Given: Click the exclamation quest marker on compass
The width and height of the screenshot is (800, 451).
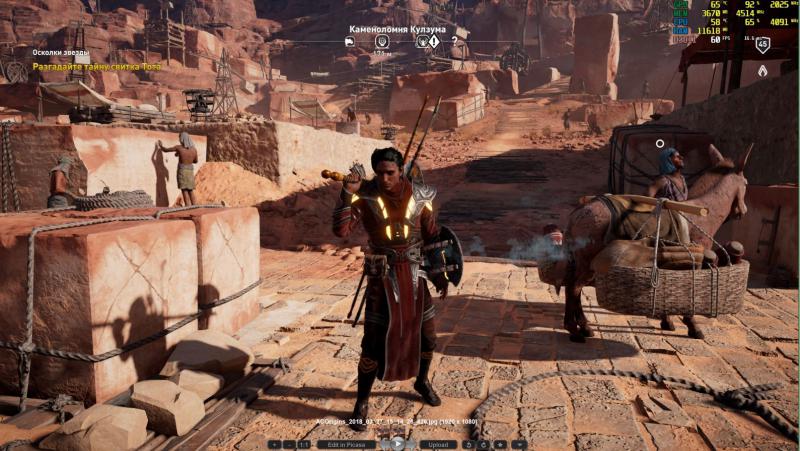Looking at the screenshot, I should pyautogui.click(x=434, y=42).
